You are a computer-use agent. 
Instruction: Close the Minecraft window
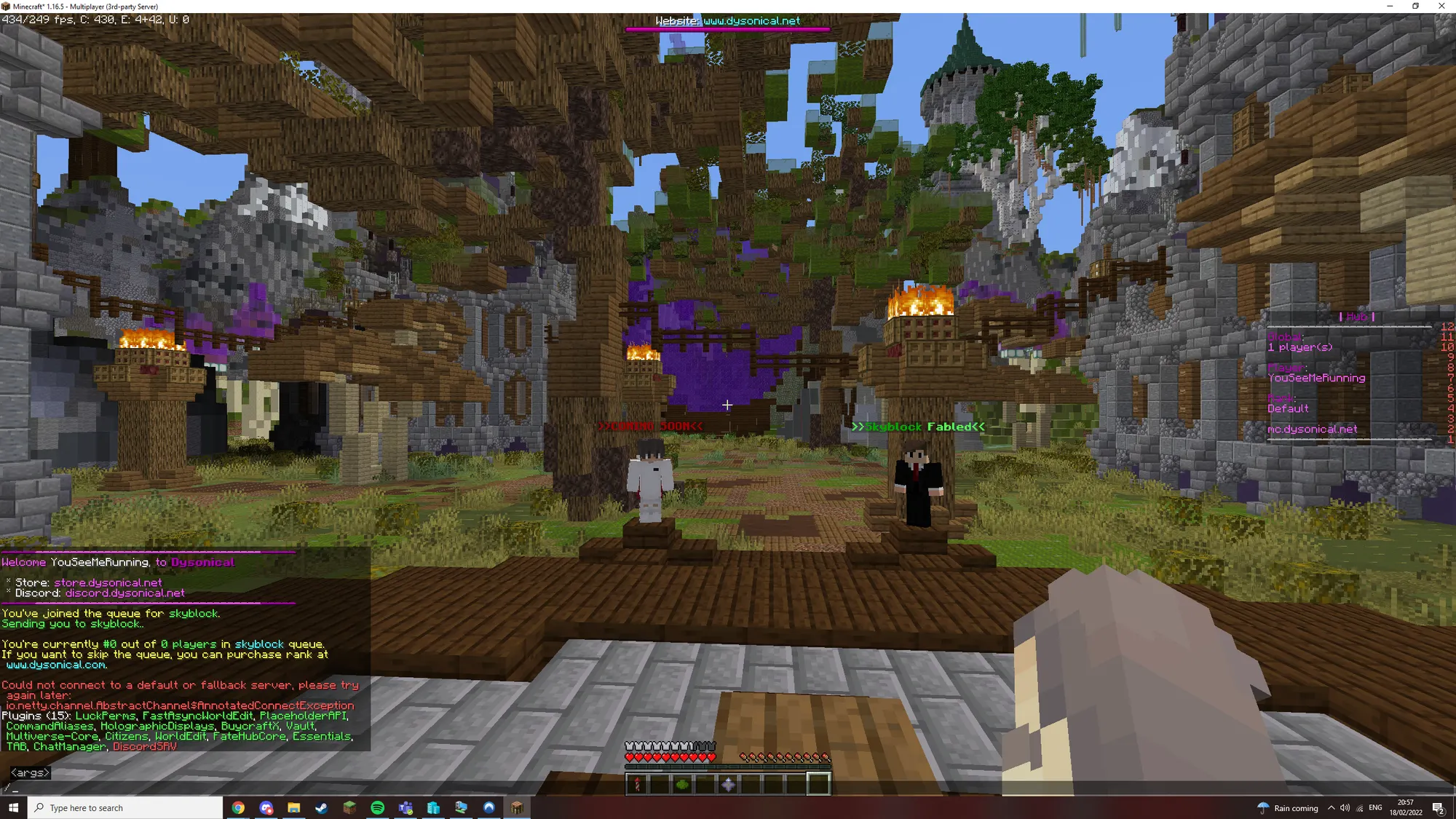coord(1441,6)
